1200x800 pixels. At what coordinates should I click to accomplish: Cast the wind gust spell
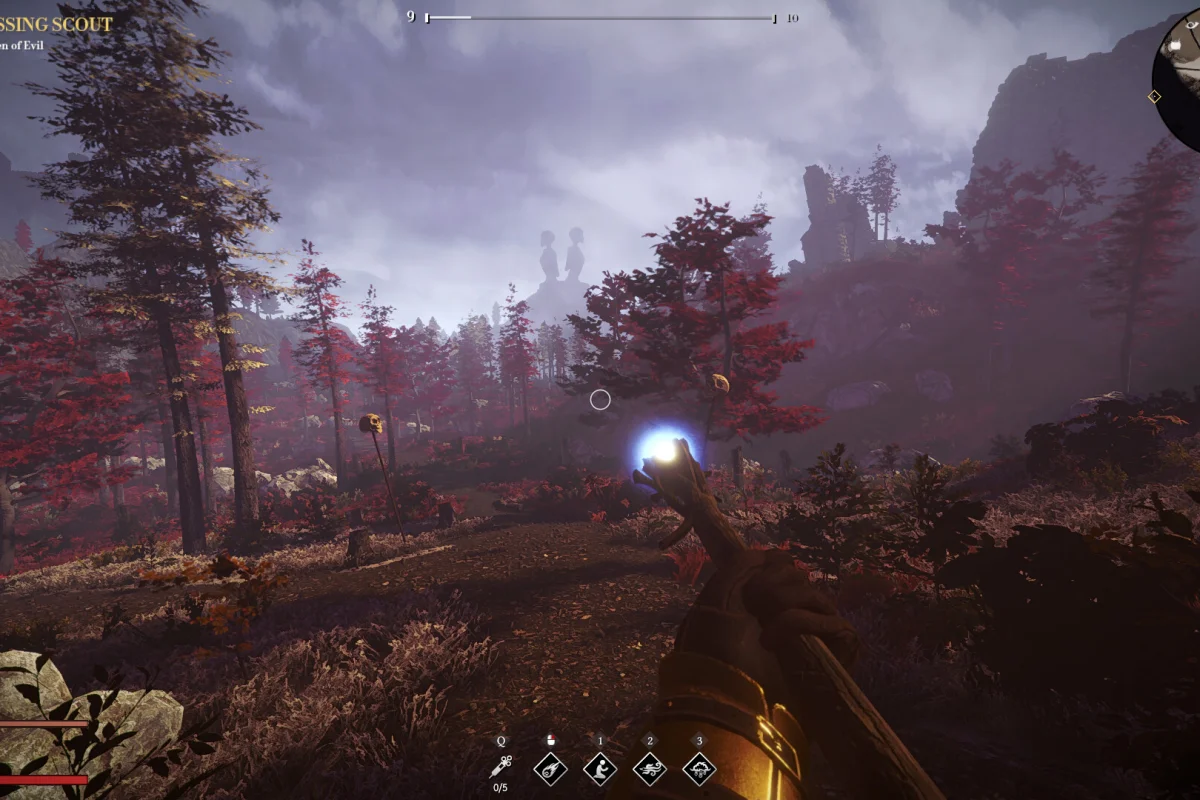[650, 768]
